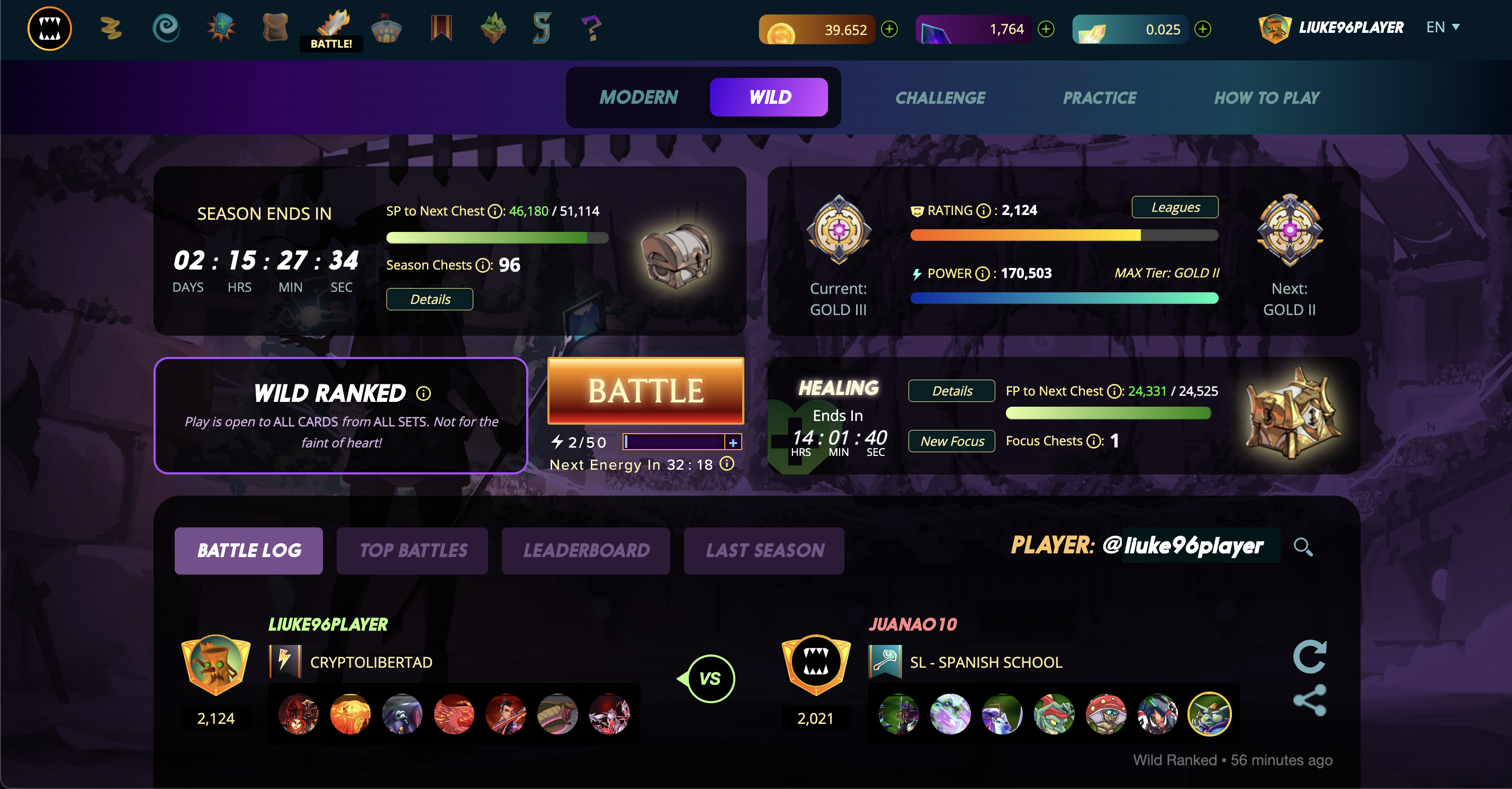The width and height of the screenshot is (1512, 789).
Task: Open the card packs icon with plus
Action: [x=220, y=28]
